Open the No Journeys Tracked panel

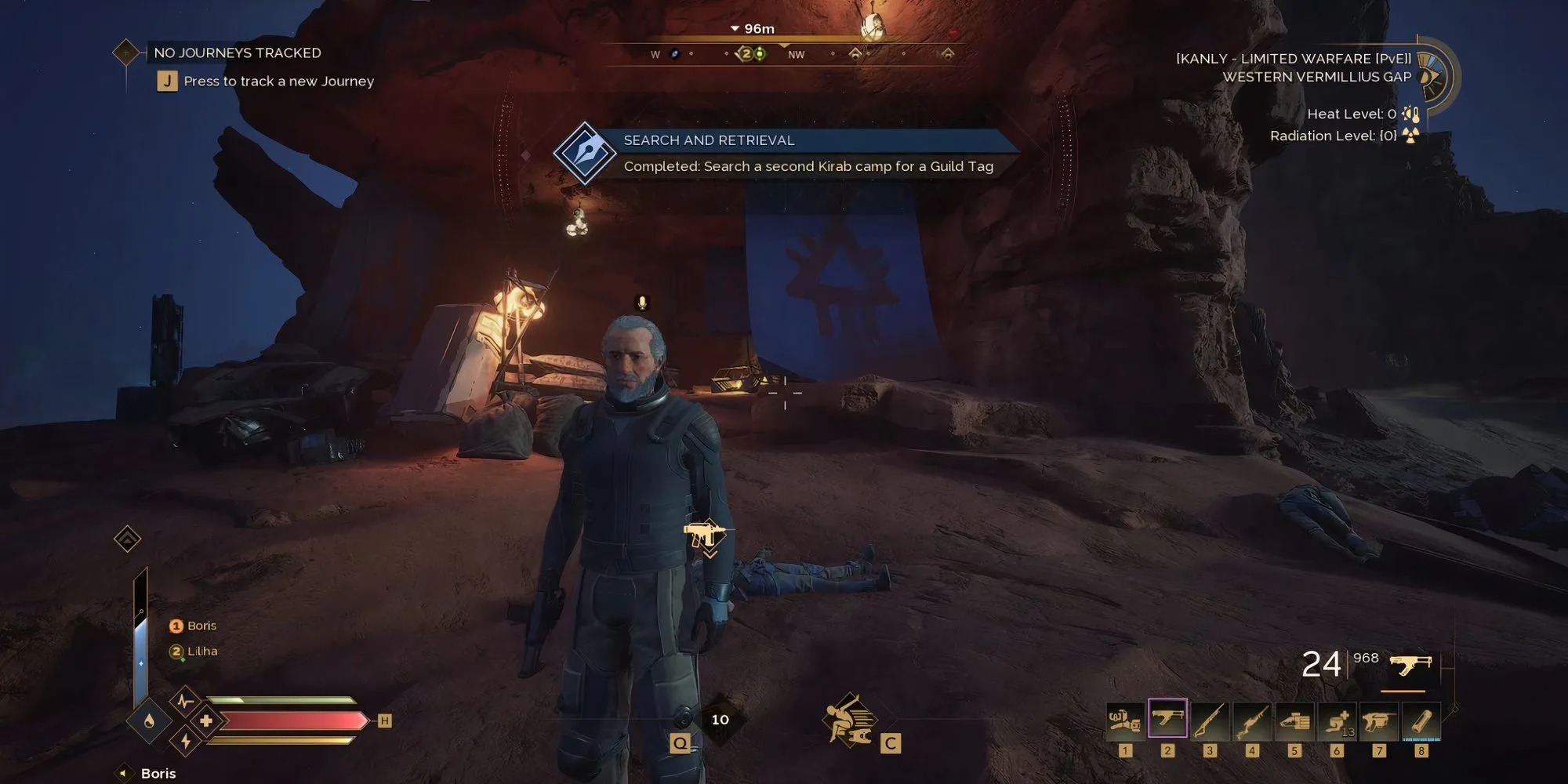237,53
